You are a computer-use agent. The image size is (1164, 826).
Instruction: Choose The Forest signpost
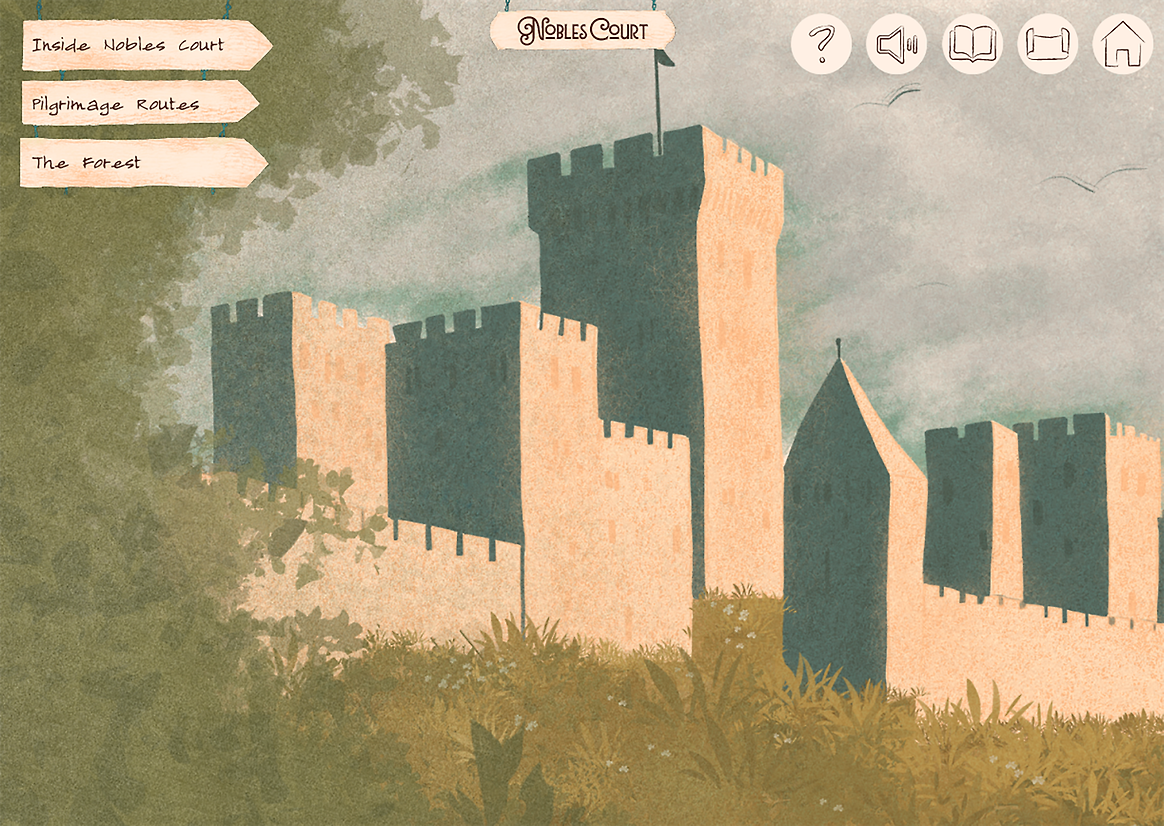[x=135, y=163]
